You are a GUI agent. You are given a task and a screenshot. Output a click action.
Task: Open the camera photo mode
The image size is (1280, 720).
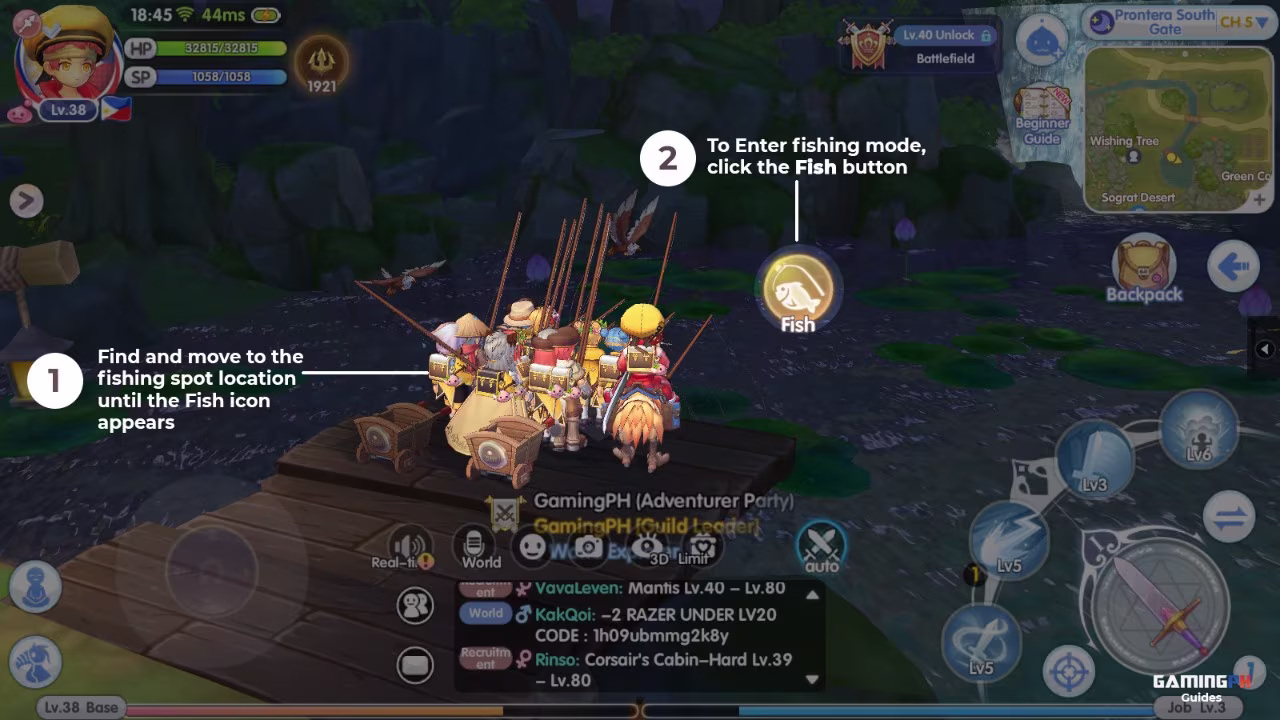pos(589,547)
